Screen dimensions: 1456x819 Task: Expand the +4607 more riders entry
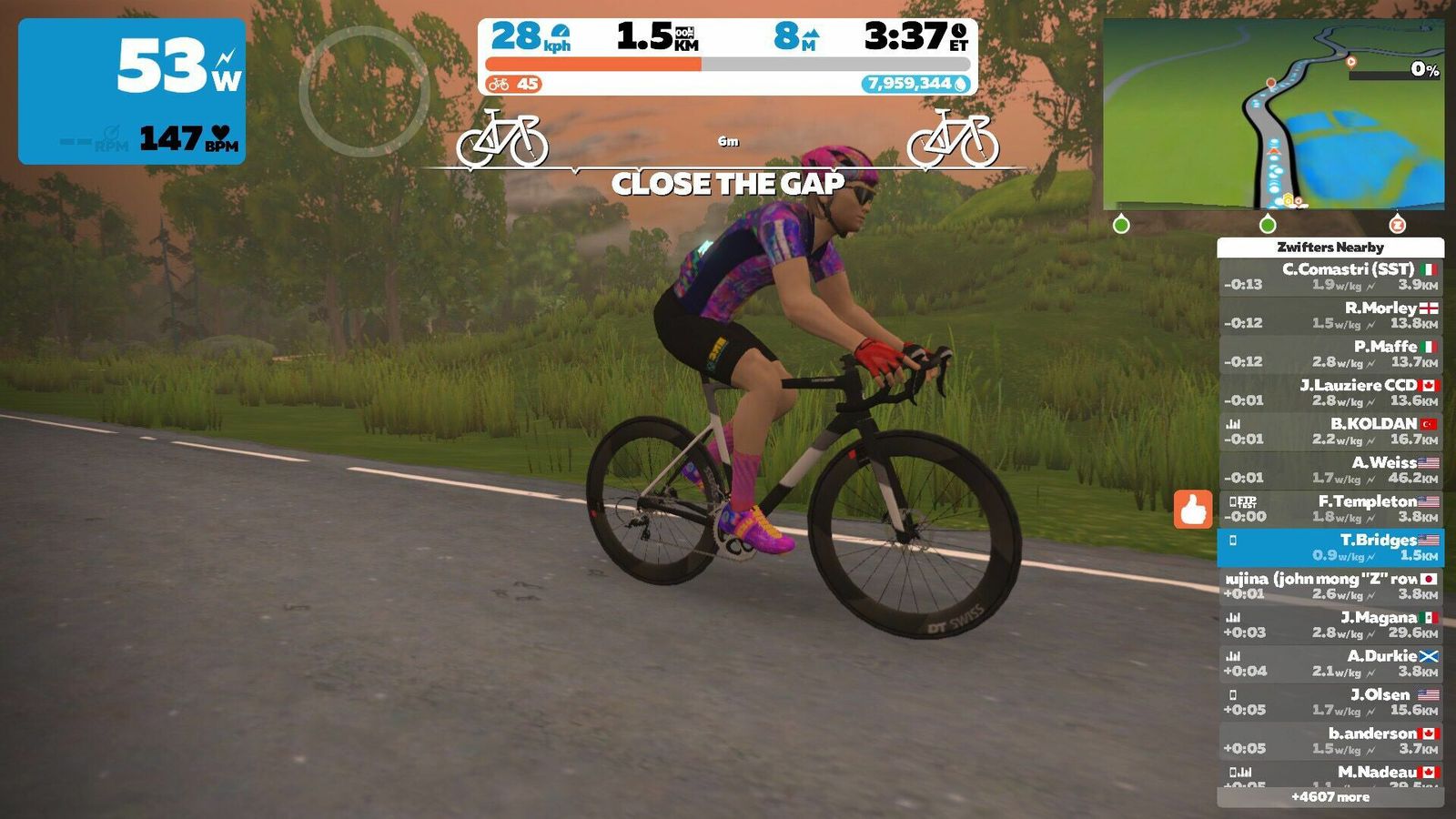[x=1330, y=797]
